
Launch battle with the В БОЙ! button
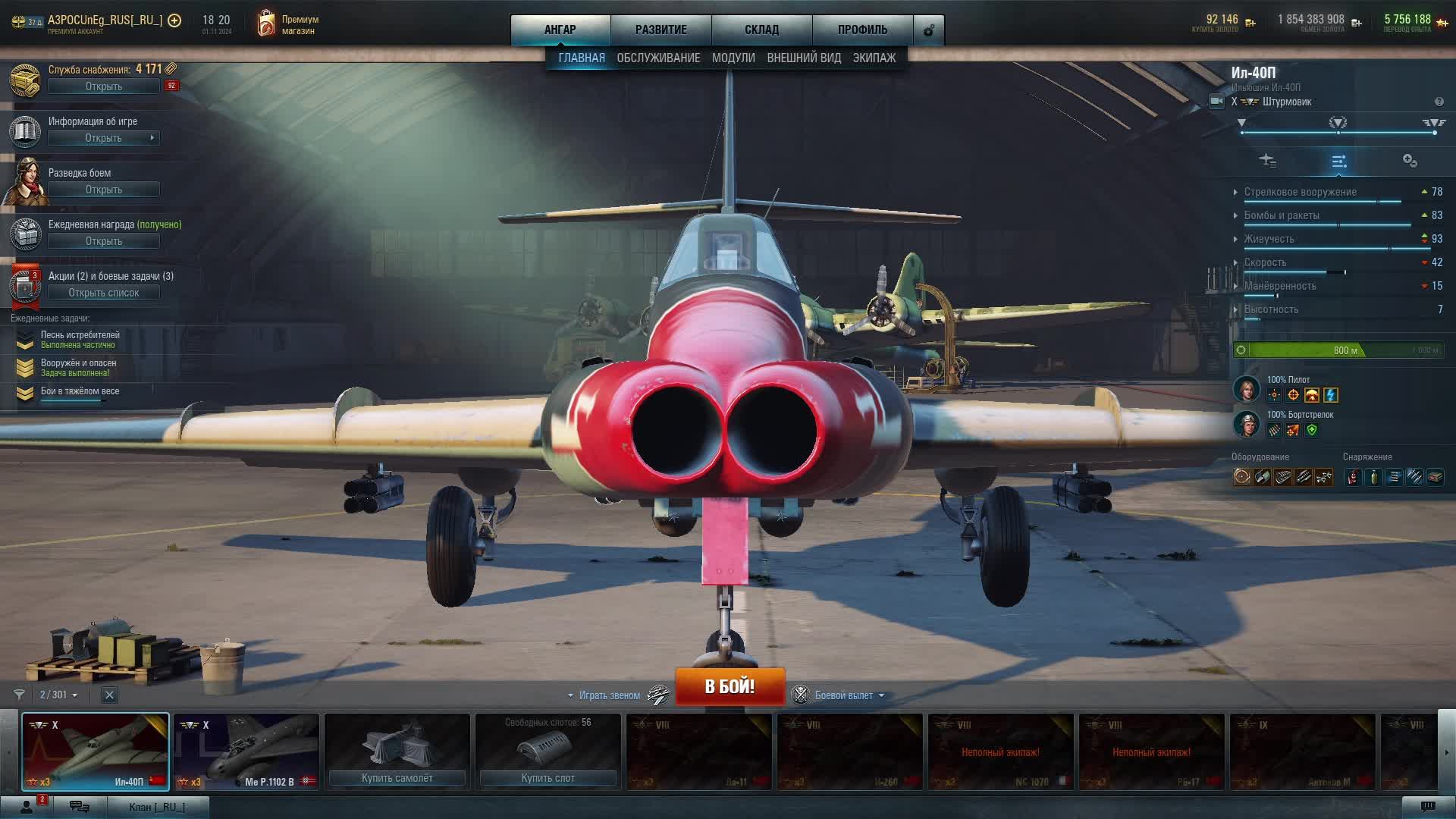(730, 686)
